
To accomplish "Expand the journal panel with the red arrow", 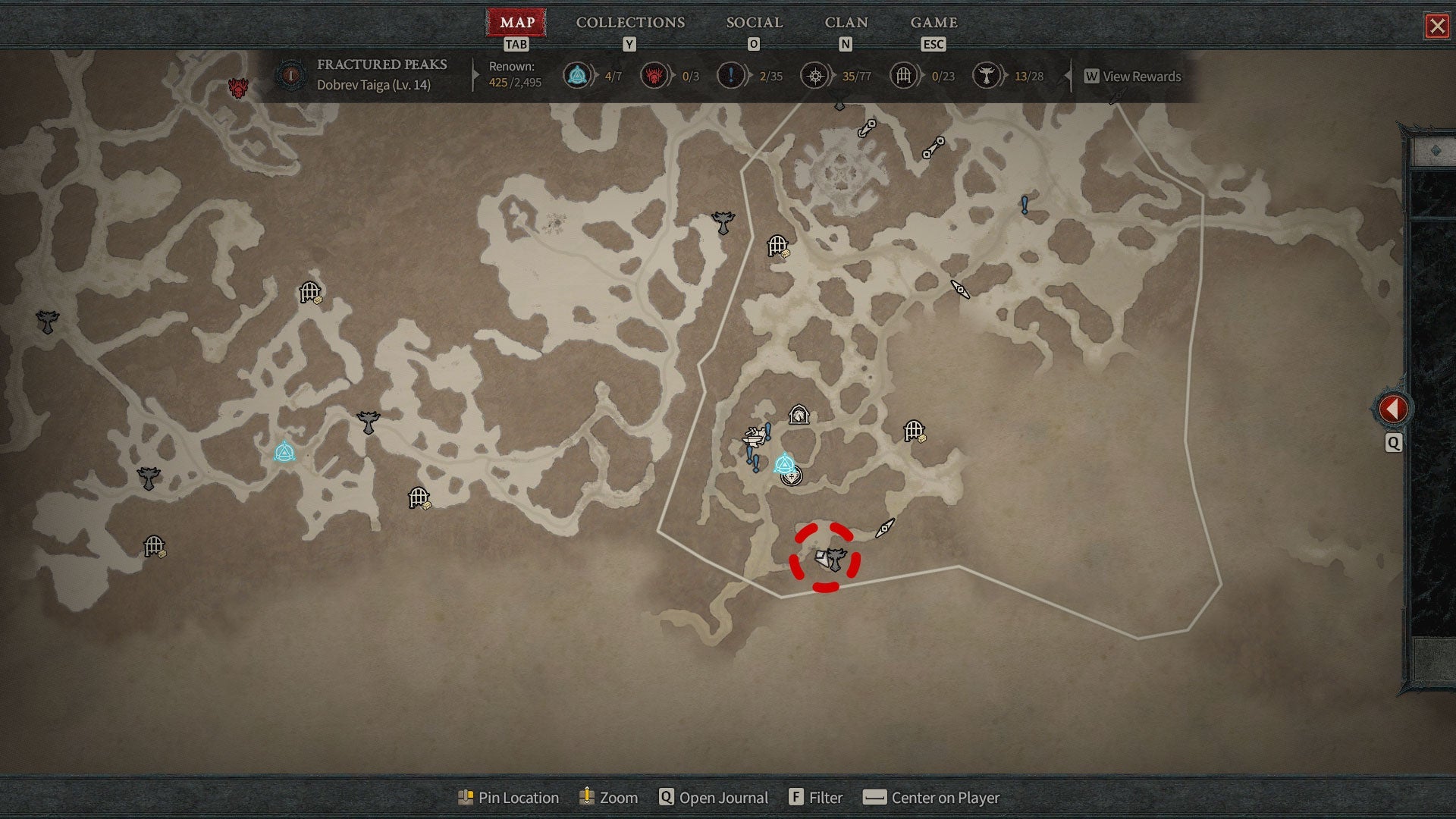I will (x=1392, y=409).
